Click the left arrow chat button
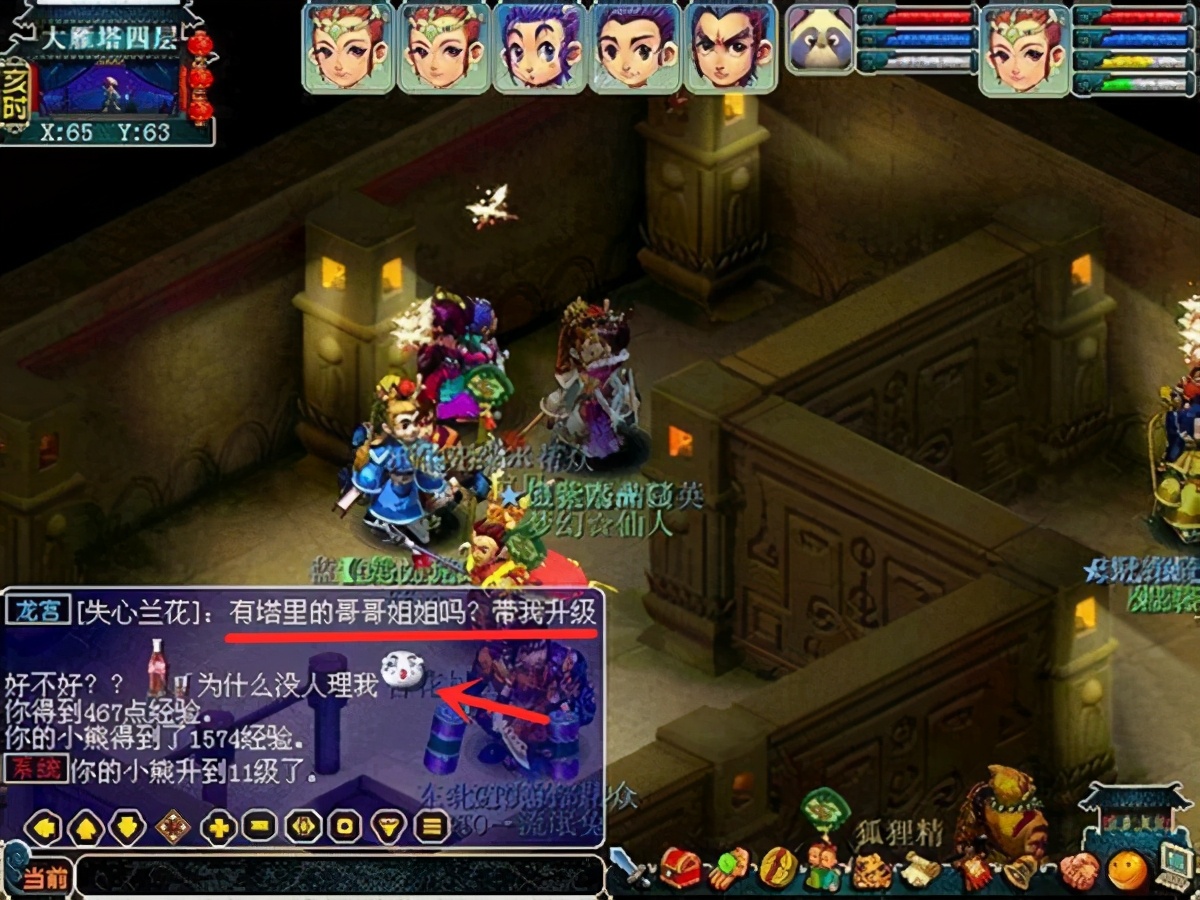 click(44, 827)
